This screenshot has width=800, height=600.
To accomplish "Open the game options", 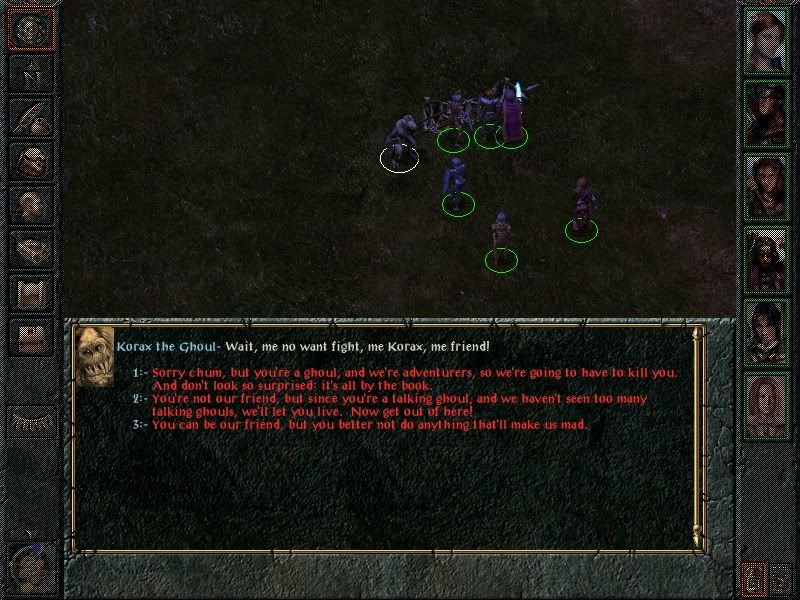I will click(x=30, y=337).
